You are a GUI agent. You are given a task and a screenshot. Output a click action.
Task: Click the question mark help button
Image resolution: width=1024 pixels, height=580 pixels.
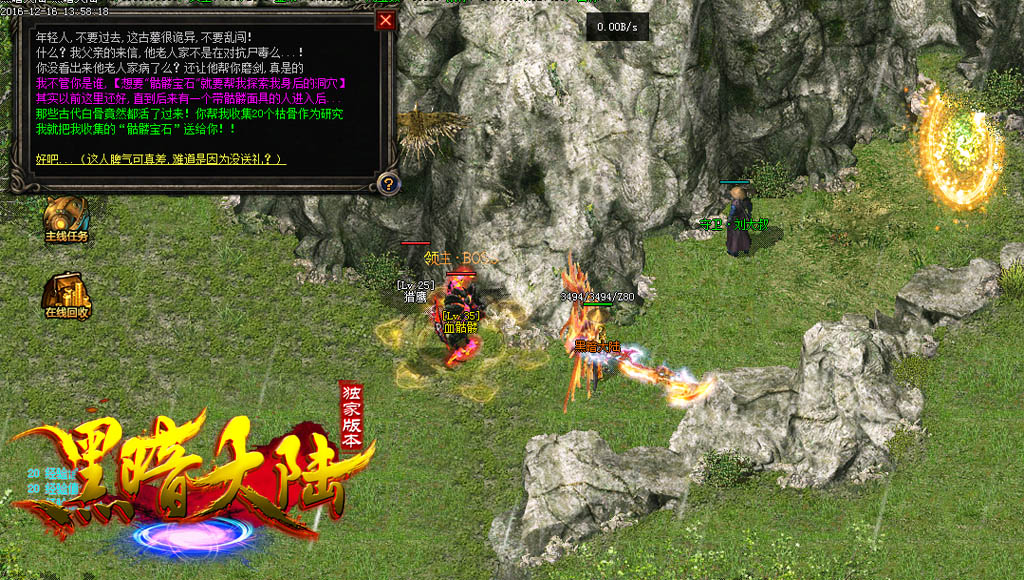point(387,184)
